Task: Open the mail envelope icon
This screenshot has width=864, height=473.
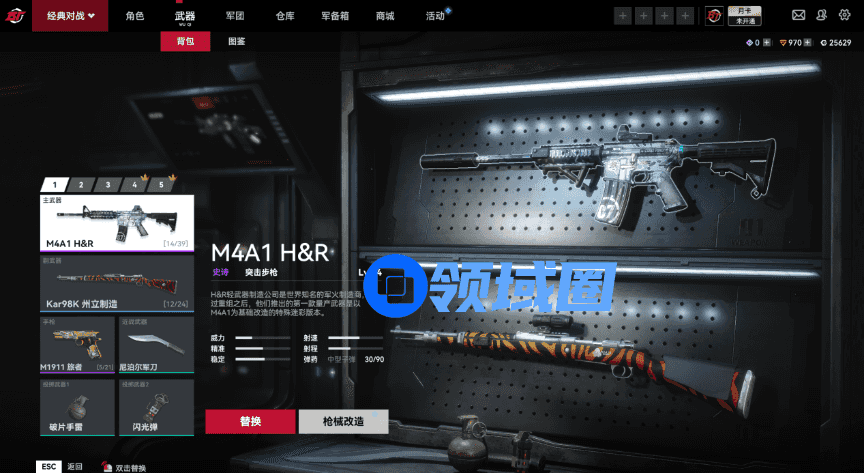Action: click(x=798, y=16)
